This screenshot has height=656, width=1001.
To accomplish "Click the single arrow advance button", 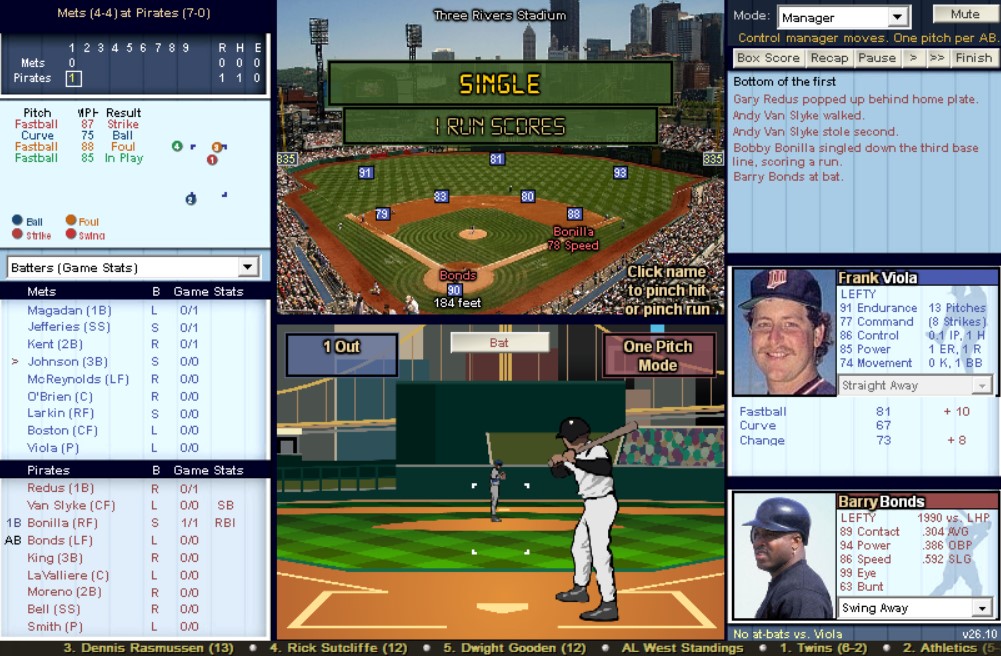I will pos(912,58).
